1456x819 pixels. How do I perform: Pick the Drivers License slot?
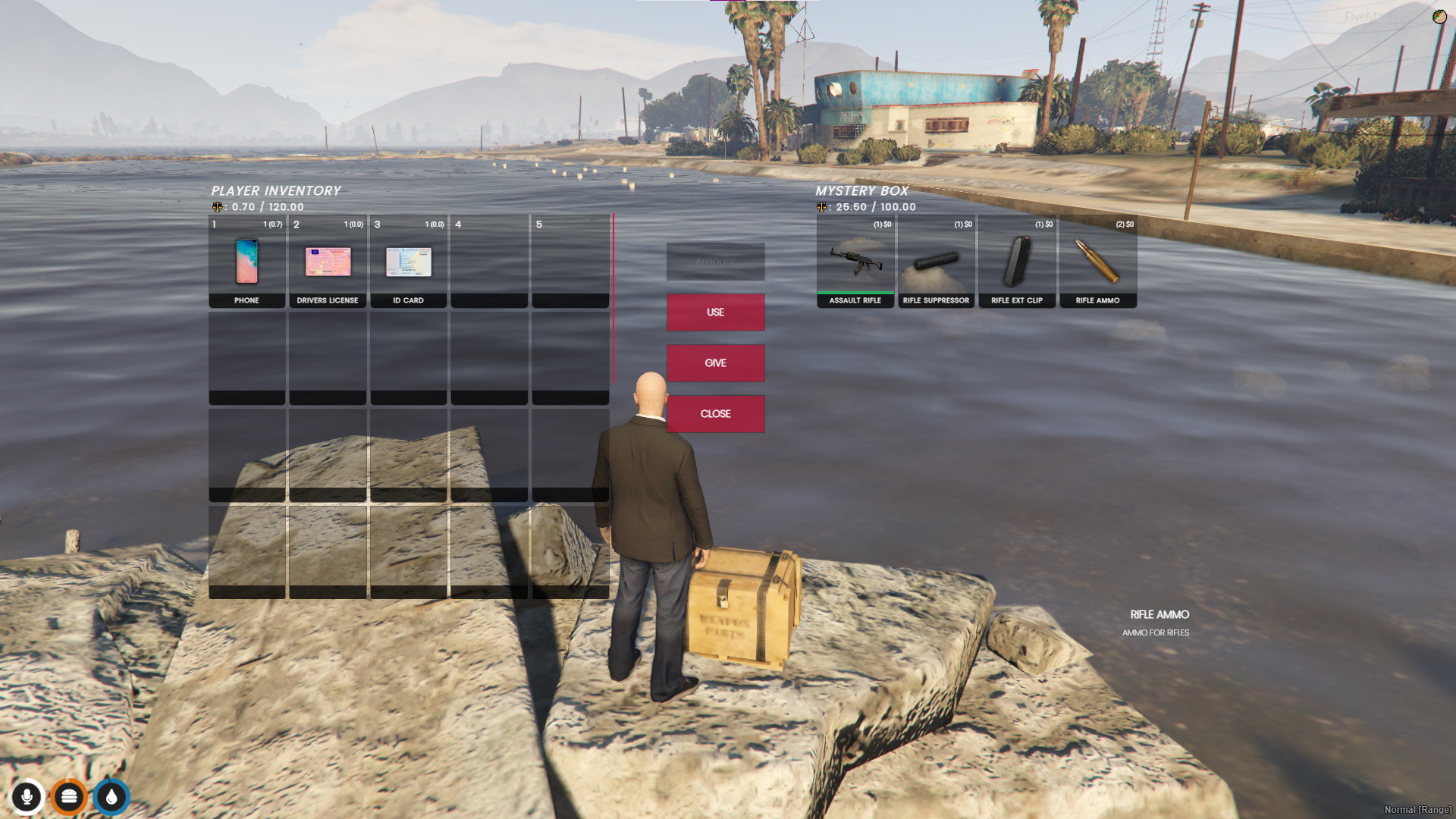pos(328,262)
